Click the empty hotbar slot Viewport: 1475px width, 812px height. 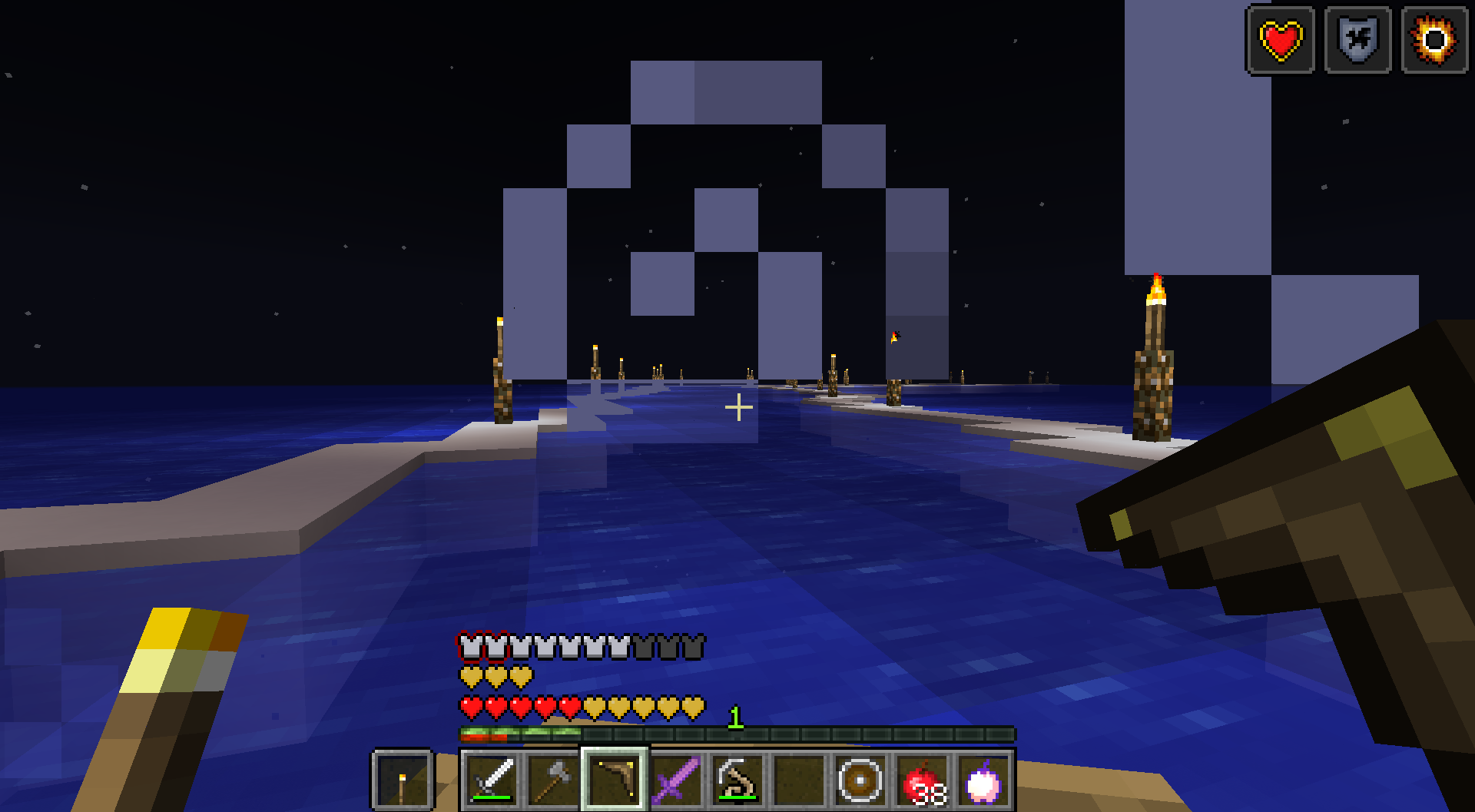tap(799, 780)
